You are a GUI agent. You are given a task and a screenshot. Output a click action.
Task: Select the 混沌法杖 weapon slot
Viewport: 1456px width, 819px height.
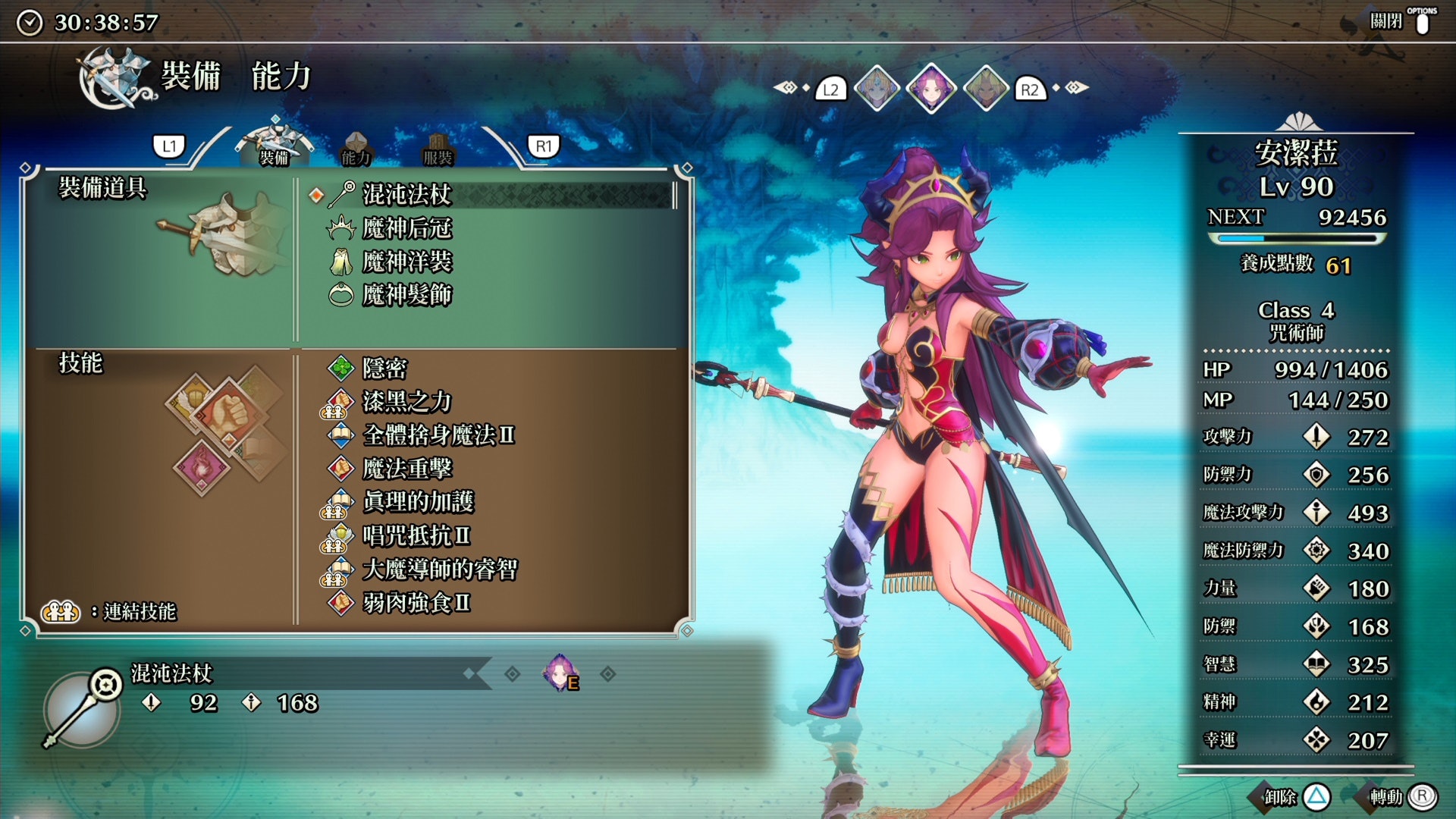407,195
